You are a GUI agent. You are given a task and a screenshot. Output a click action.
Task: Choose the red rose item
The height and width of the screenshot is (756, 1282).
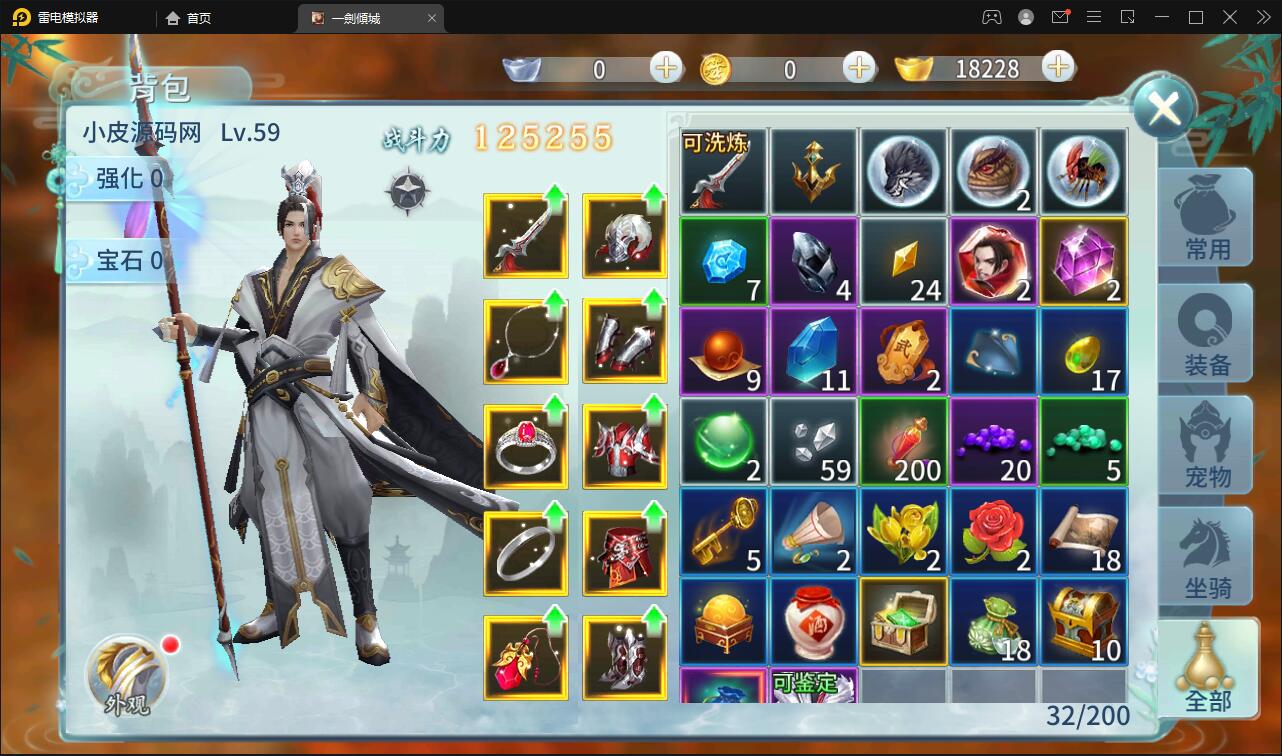(x=993, y=531)
